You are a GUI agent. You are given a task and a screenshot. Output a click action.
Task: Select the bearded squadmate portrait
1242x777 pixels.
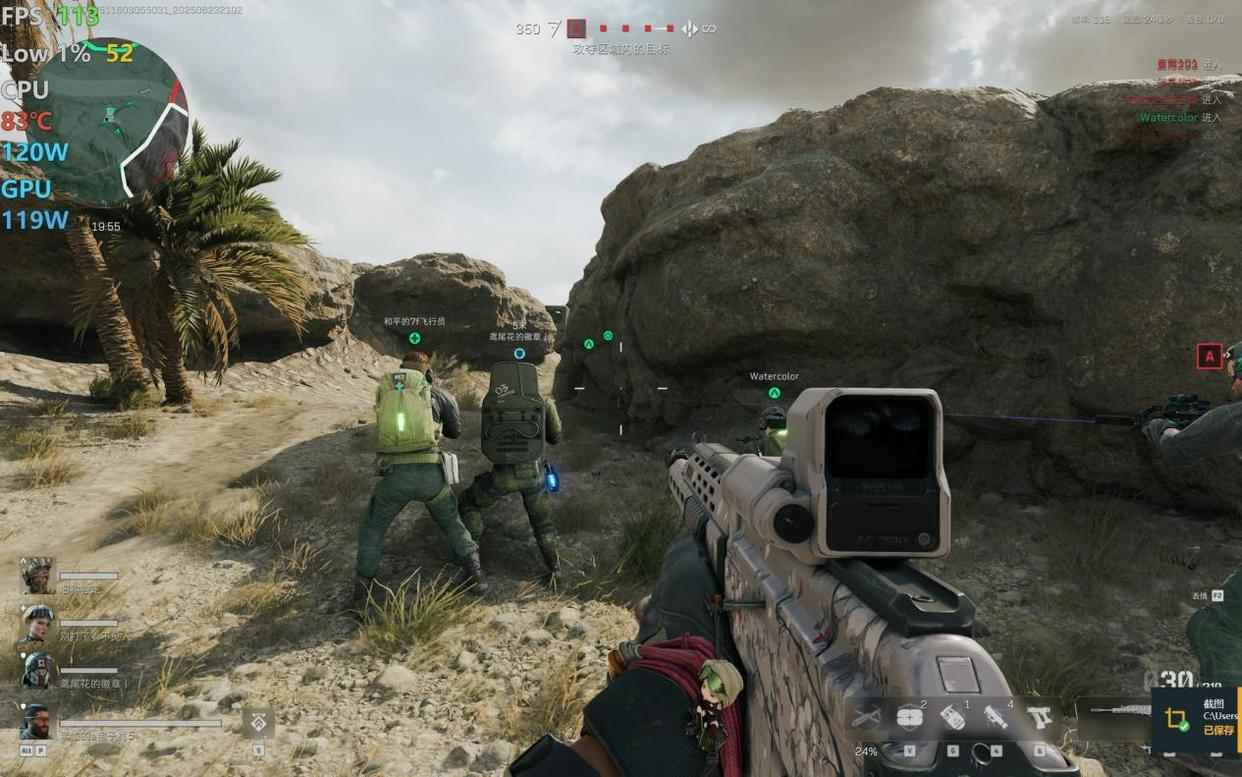click(37, 718)
